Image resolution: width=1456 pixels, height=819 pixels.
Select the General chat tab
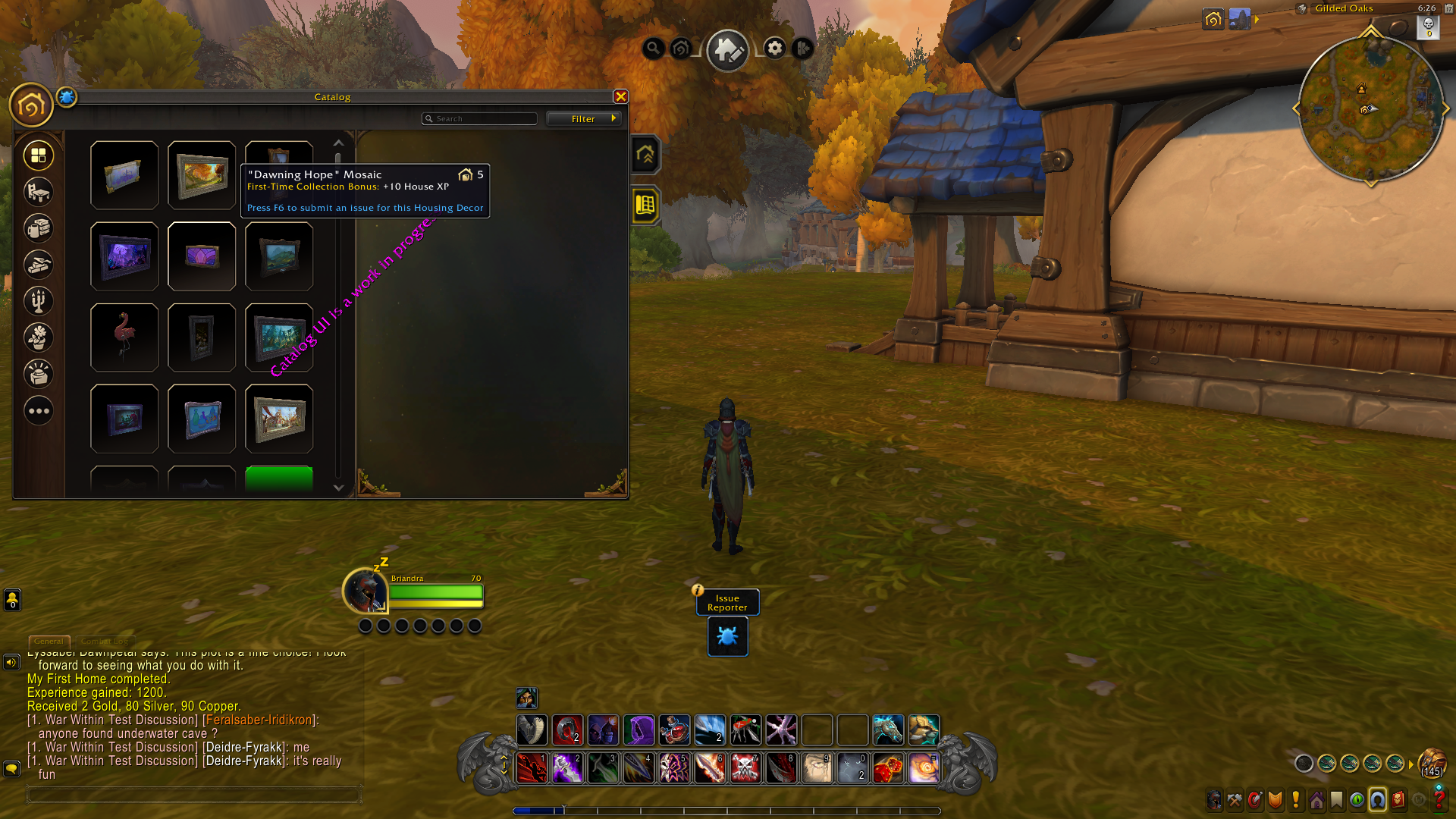click(x=49, y=642)
